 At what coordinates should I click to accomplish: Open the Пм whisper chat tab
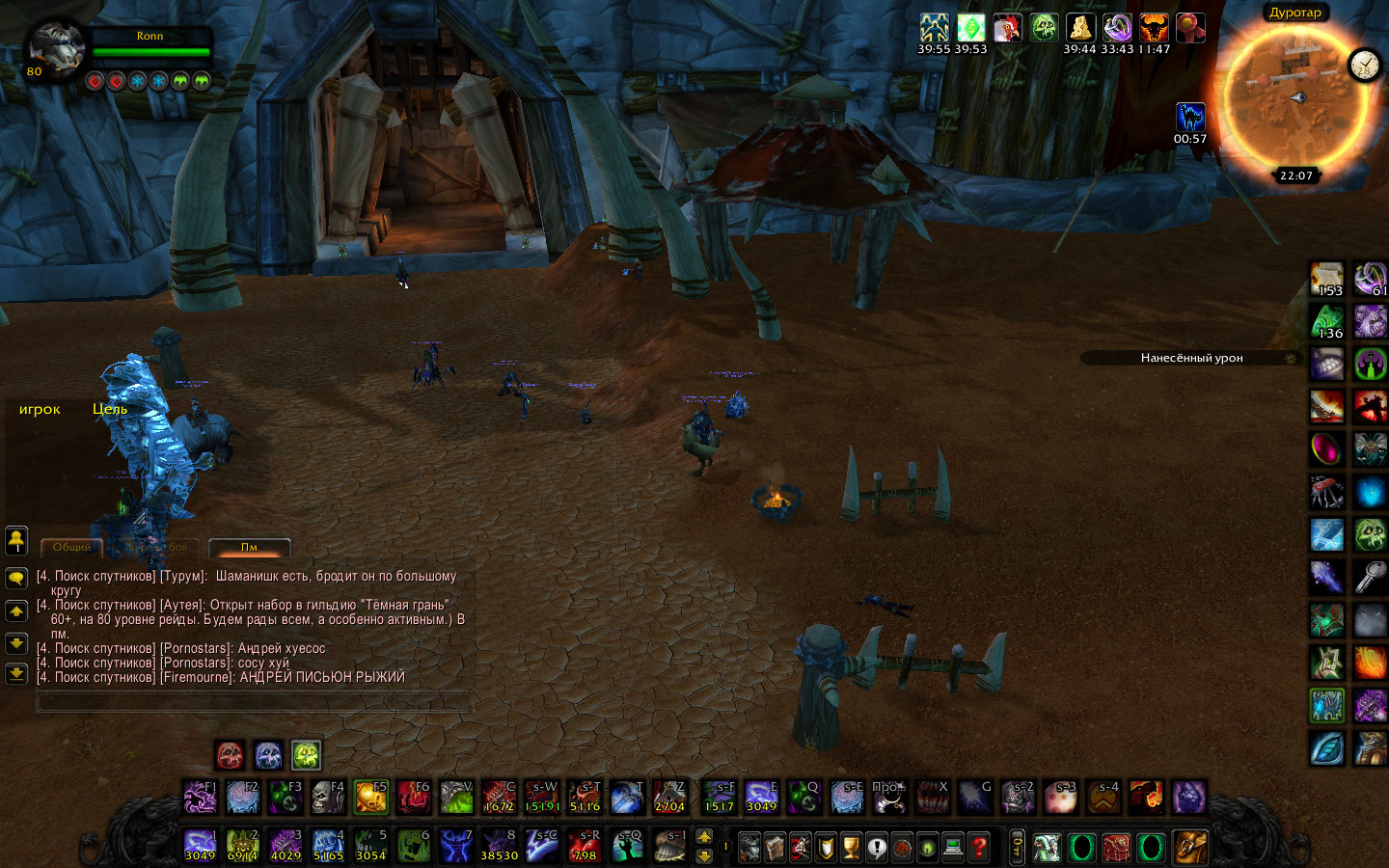(x=249, y=547)
